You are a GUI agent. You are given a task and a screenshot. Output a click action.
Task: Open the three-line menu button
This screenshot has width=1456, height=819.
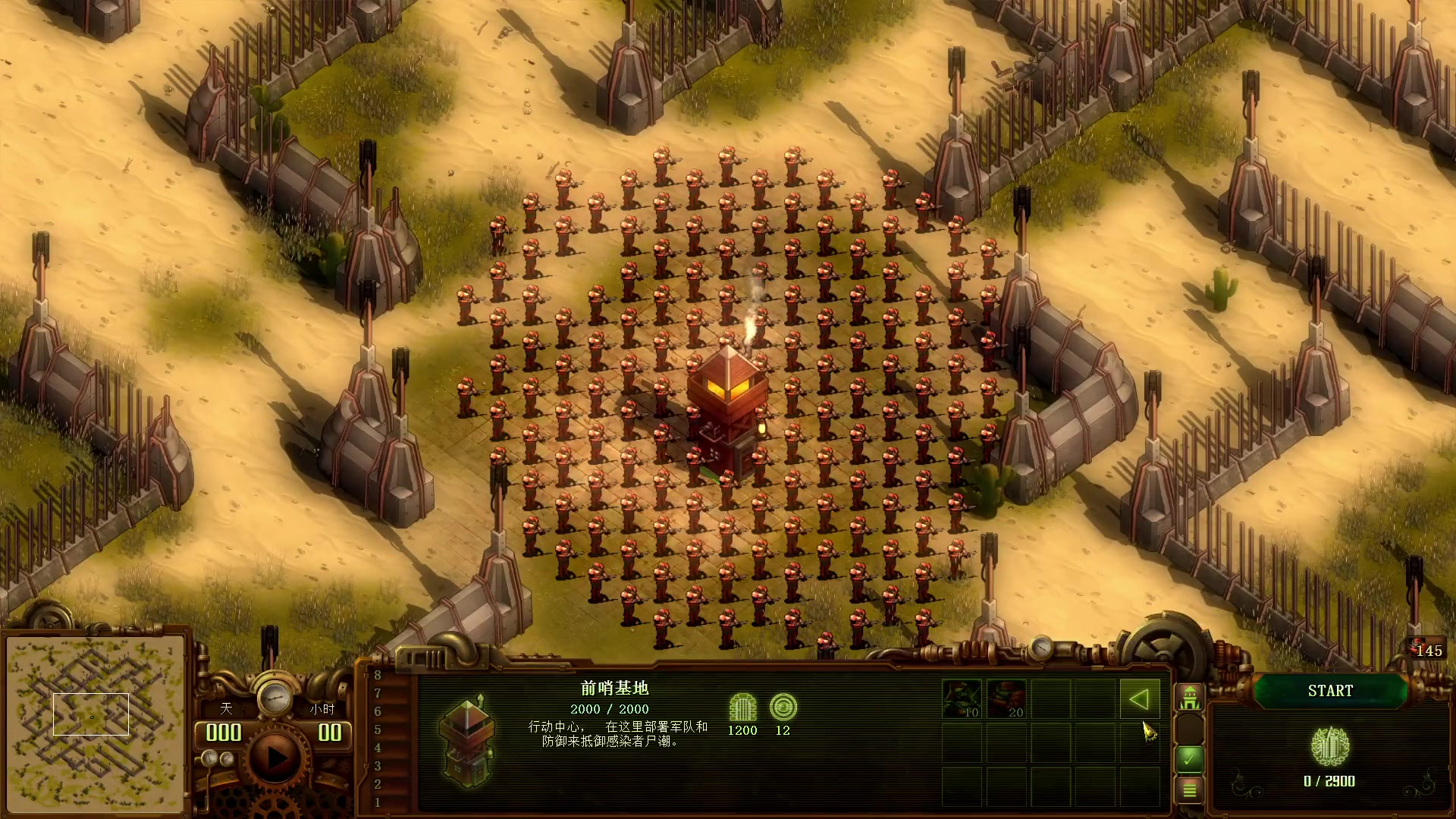1189,790
